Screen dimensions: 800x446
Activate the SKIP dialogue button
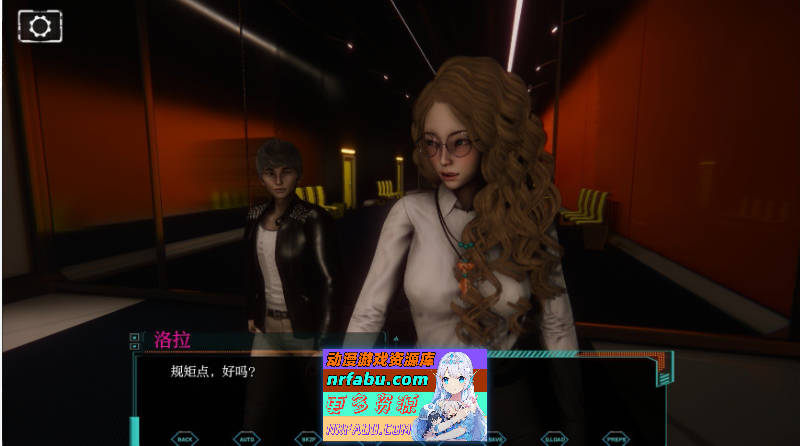306,438
